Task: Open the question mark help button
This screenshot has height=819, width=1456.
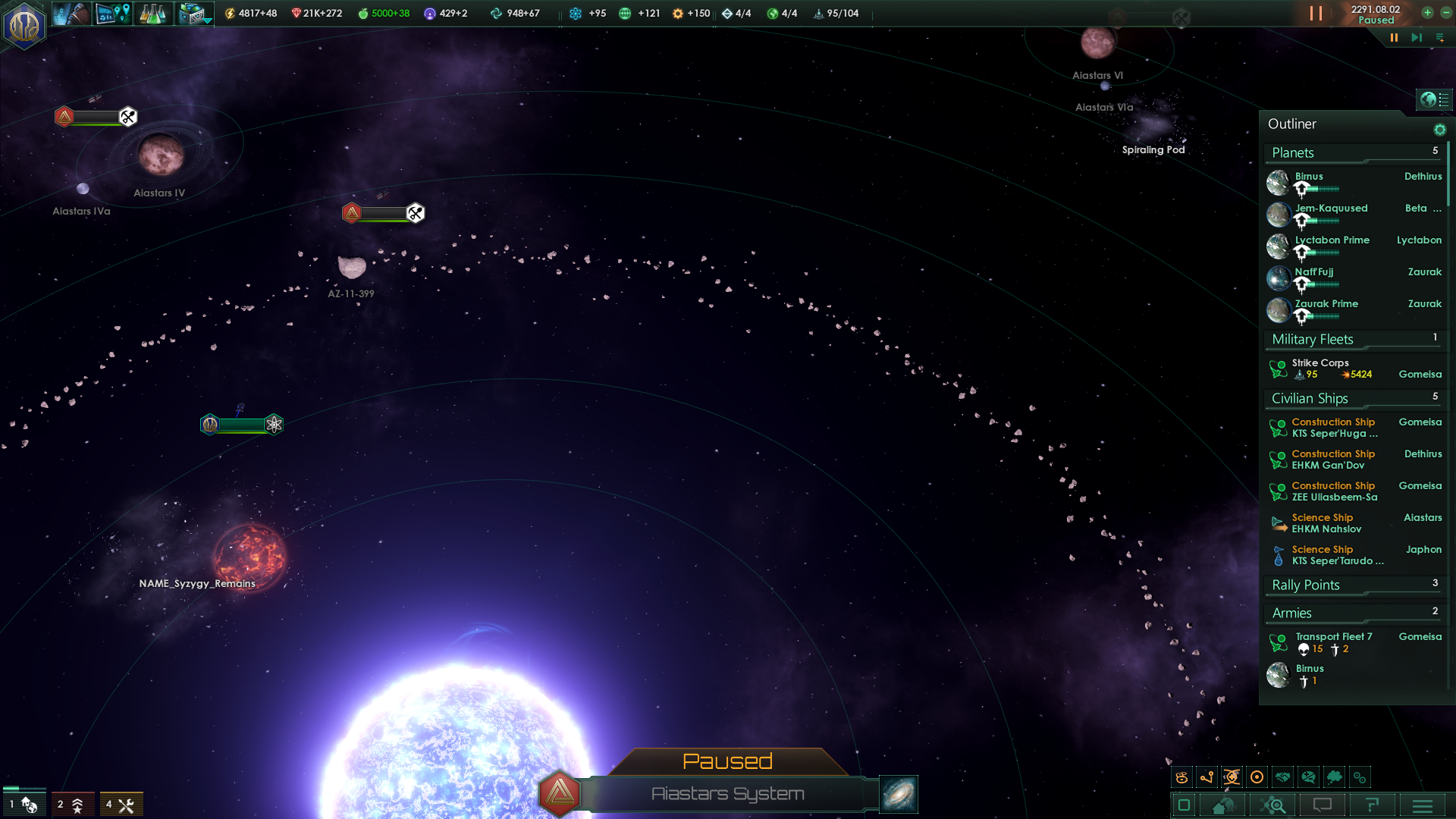Action: (x=1372, y=805)
